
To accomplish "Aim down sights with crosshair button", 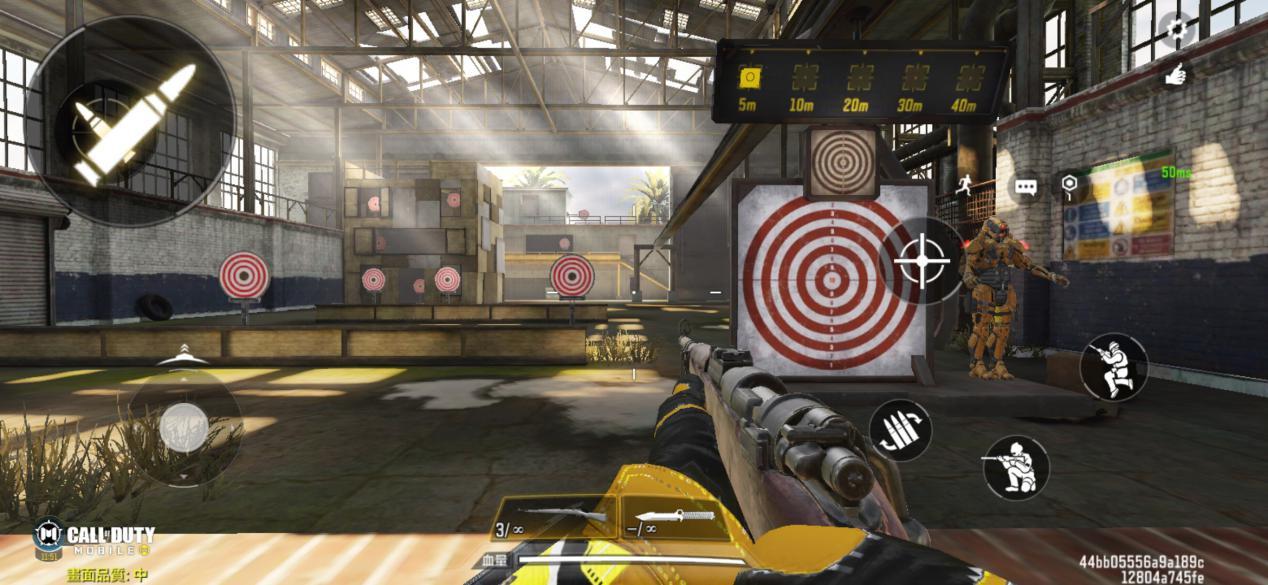I will (922, 261).
